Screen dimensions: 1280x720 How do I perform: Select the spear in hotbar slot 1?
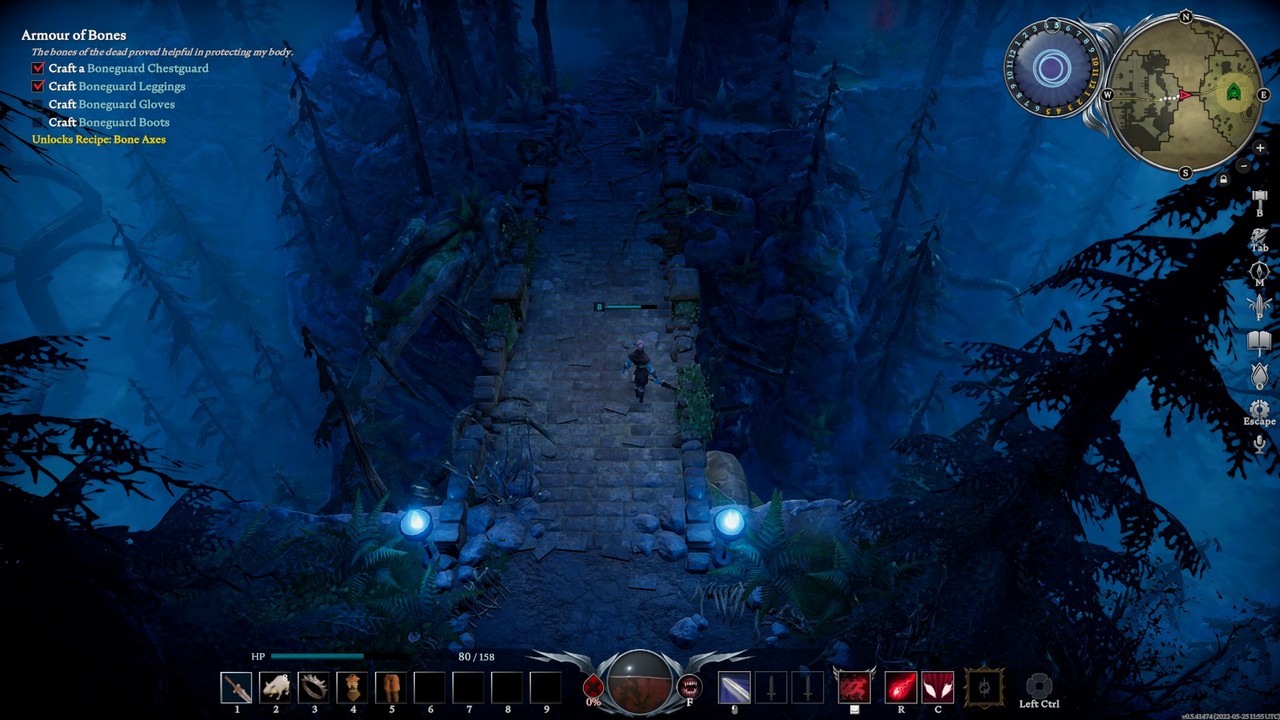[237, 688]
